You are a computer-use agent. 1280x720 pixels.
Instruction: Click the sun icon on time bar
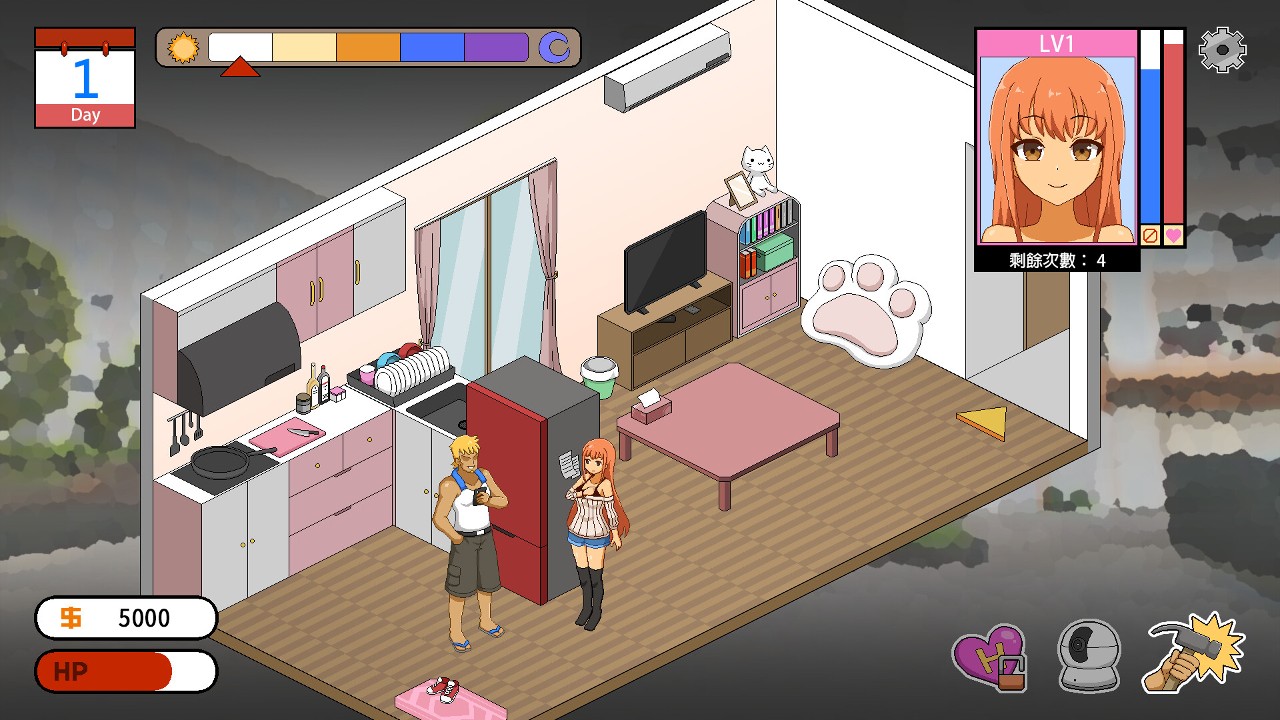click(x=183, y=47)
